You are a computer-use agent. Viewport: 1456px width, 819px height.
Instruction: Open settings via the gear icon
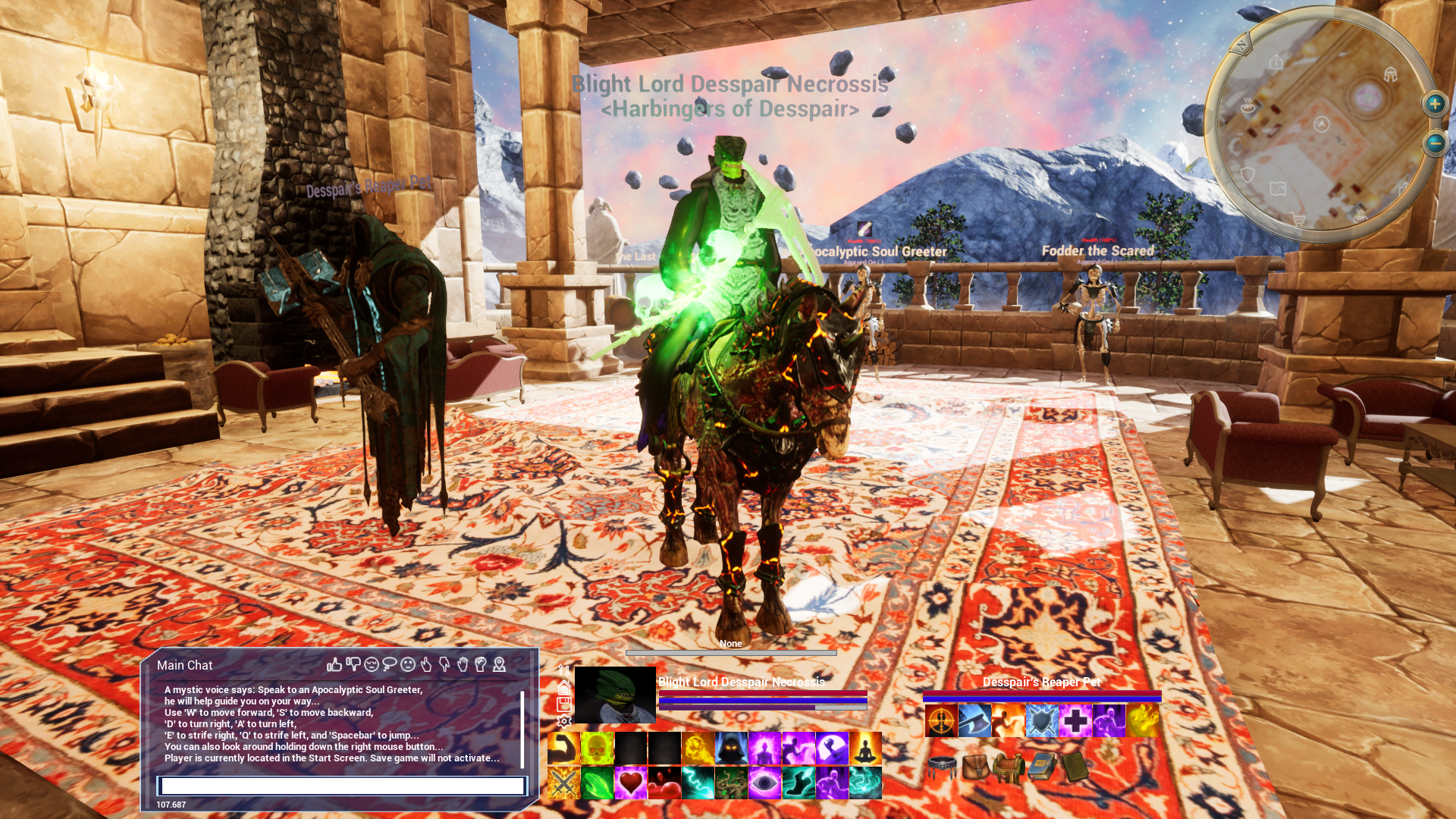pyautogui.click(x=564, y=722)
